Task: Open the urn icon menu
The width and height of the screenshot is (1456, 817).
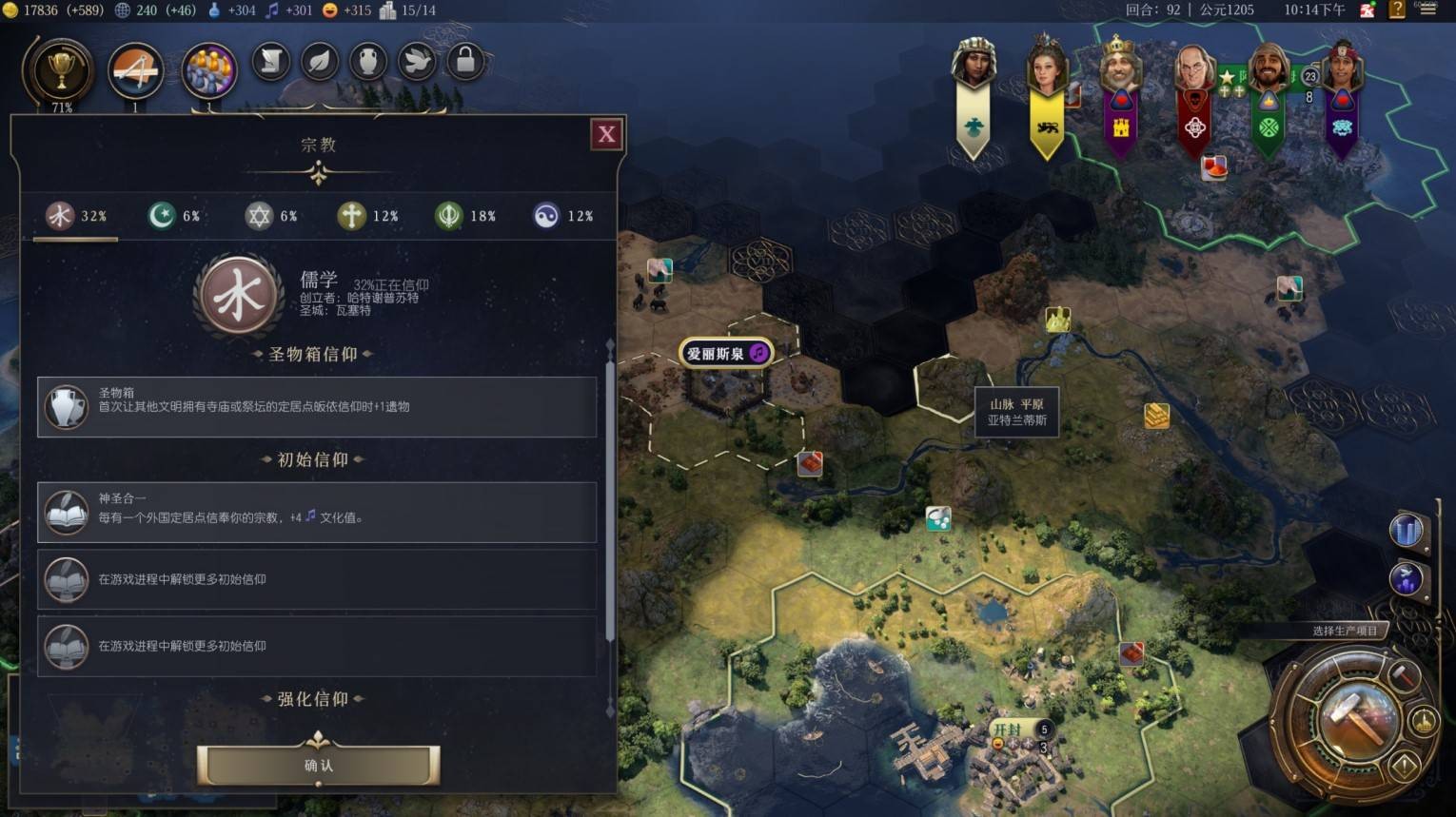Action: (x=368, y=62)
